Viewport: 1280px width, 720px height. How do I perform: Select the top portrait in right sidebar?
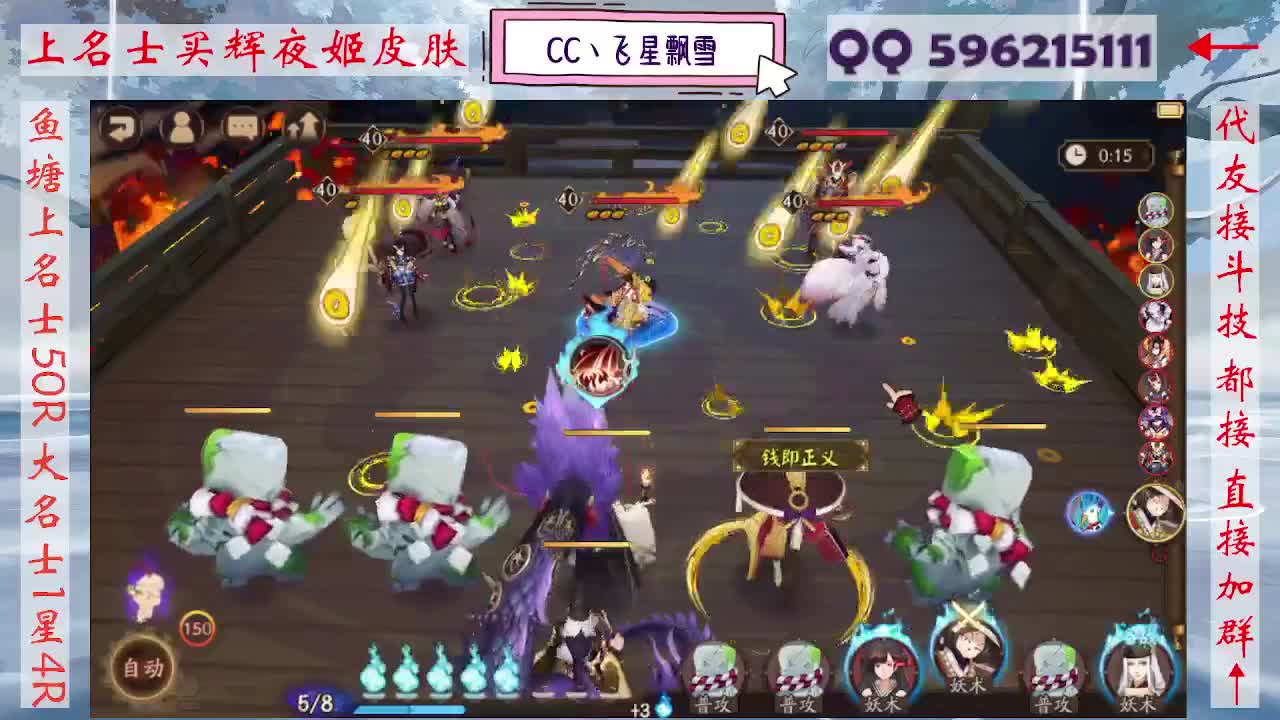[x=1156, y=210]
